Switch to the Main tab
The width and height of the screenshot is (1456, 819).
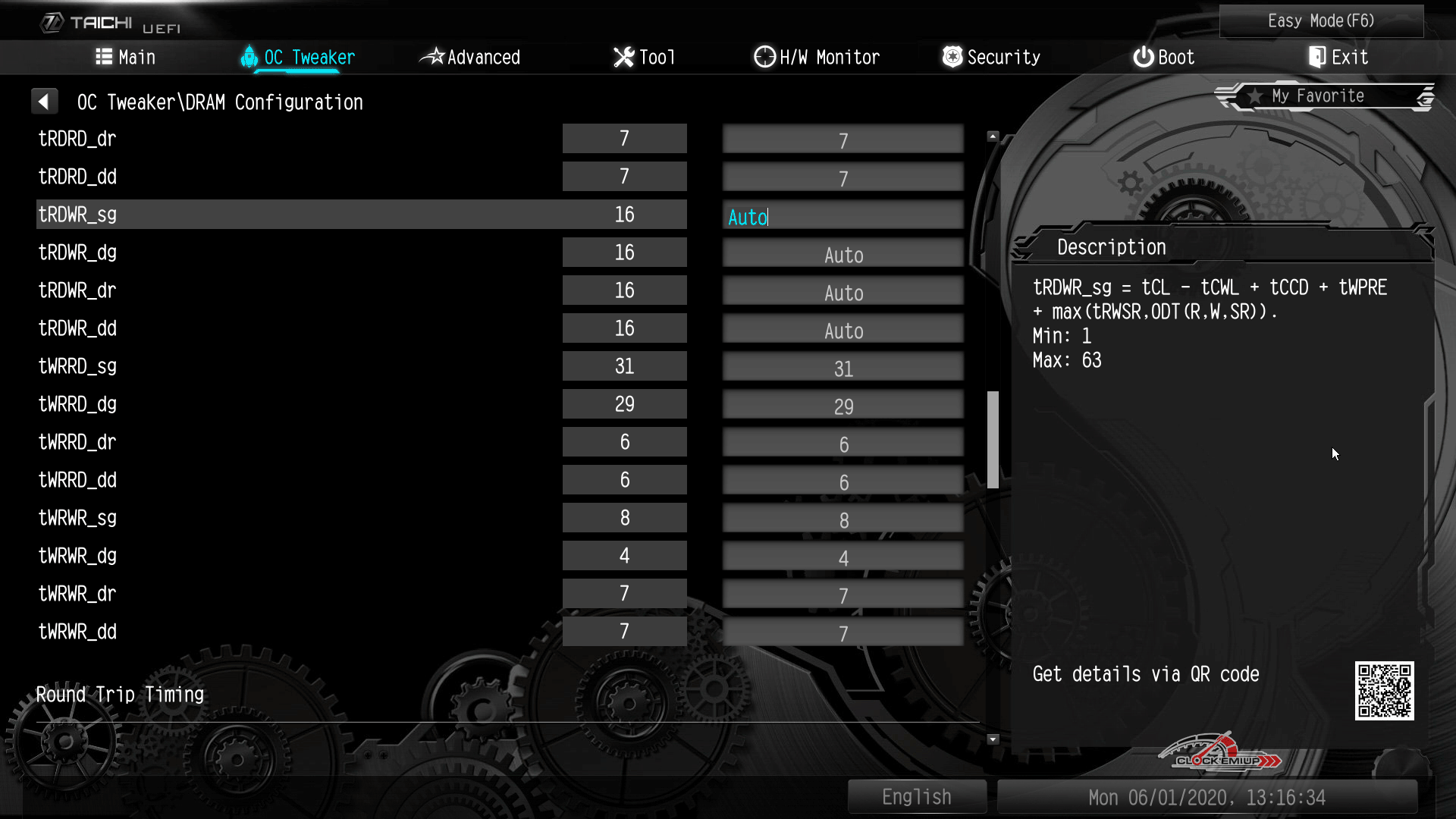tap(126, 58)
